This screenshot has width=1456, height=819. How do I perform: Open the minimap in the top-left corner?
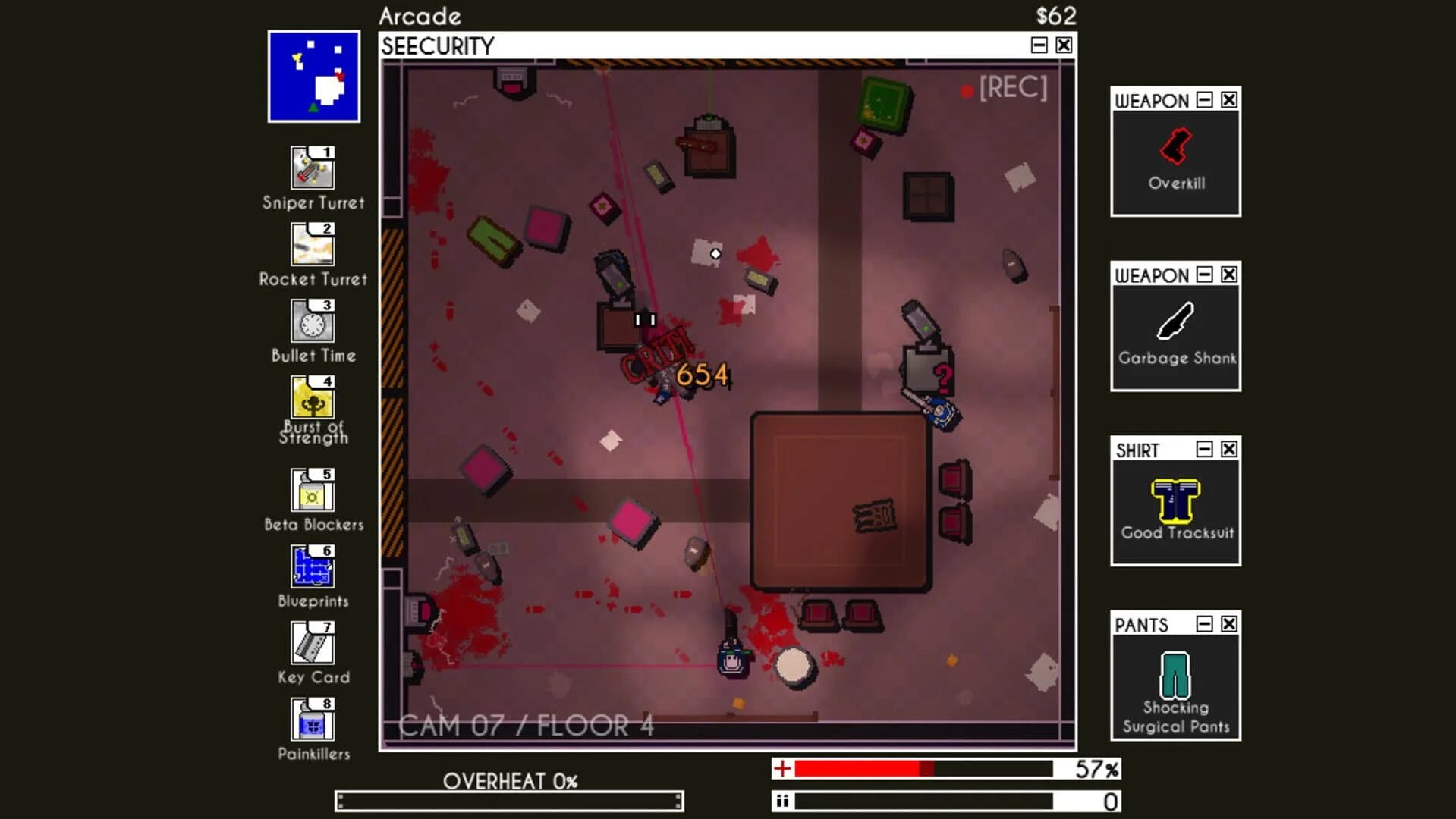point(313,75)
